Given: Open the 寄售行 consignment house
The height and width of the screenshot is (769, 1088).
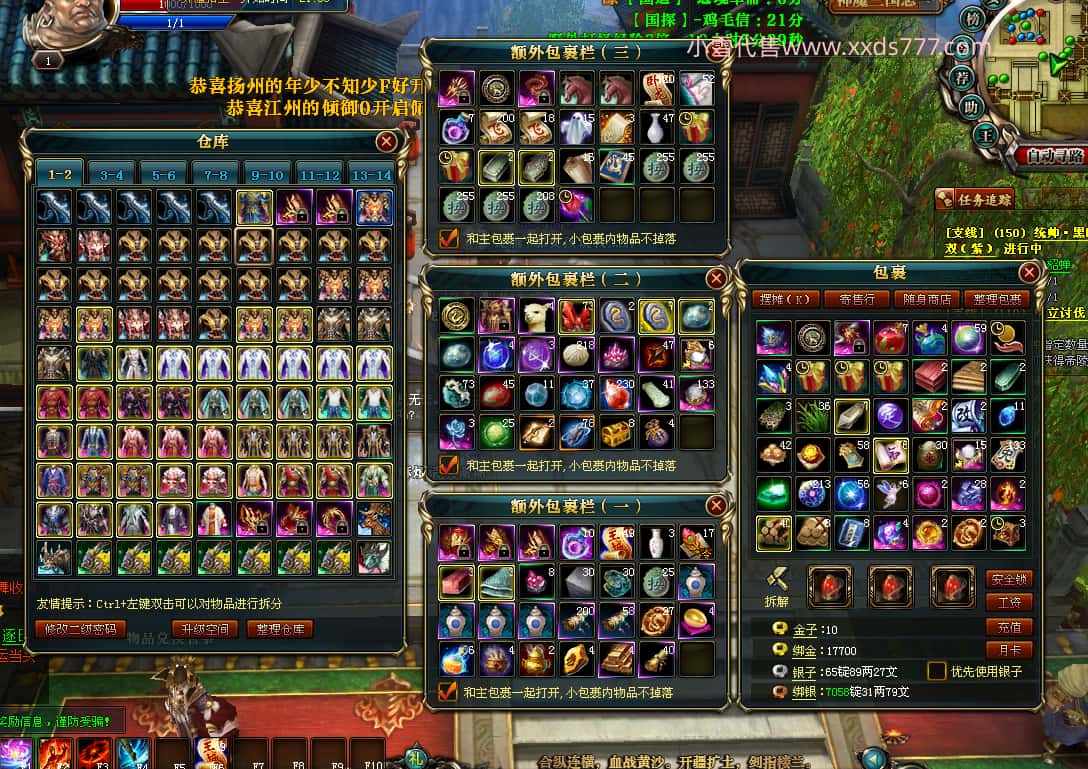Looking at the screenshot, I should coord(857,299).
